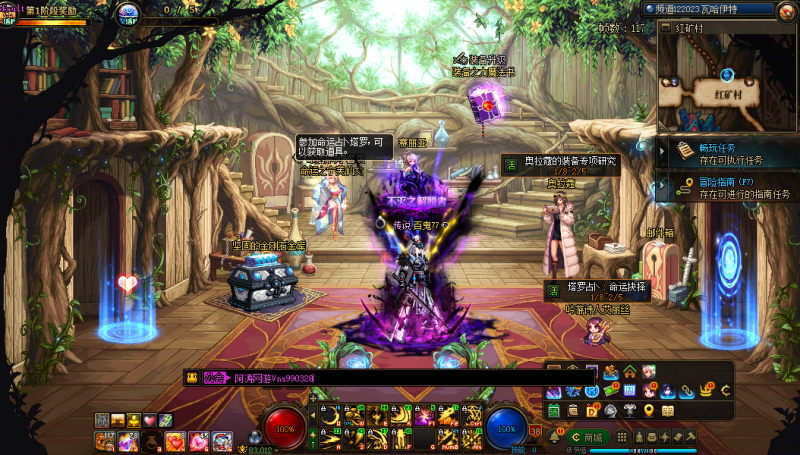Open the 商城 shop button

(x=587, y=437)
